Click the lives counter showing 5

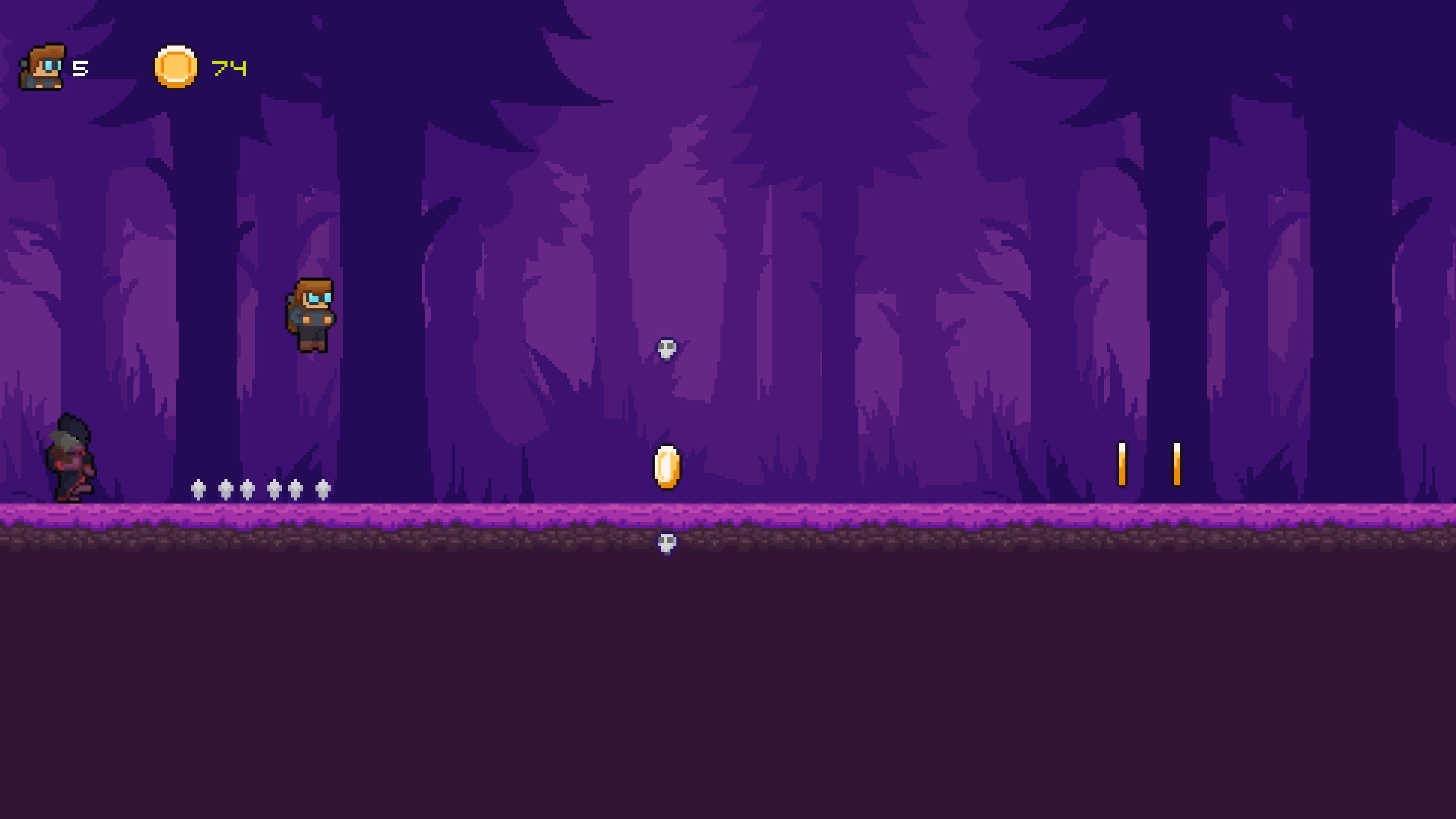(x=80, y=68)
